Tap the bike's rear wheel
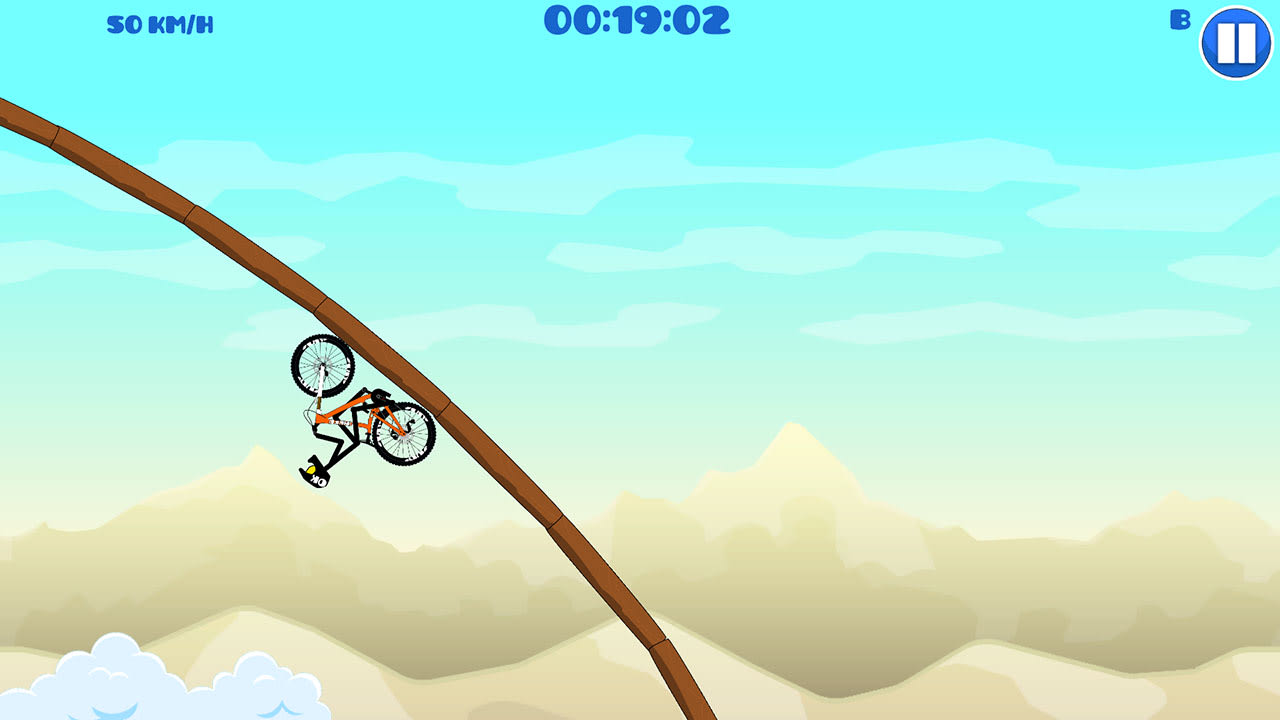This screenshot has height=720, width=1280. [x=404, y=438]
